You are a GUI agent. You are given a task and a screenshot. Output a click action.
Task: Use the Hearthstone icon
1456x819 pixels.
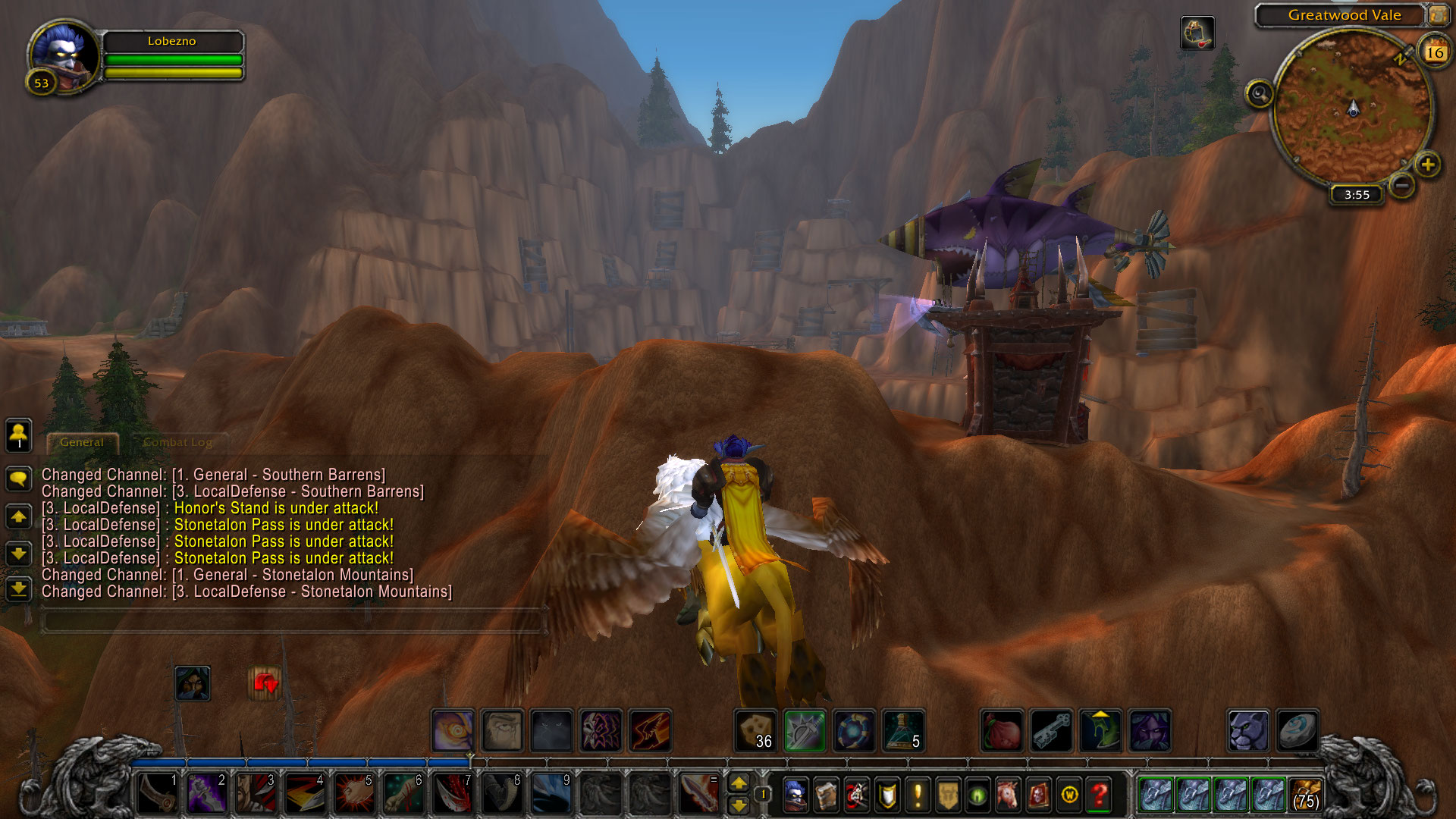[x=1298, y=730]
